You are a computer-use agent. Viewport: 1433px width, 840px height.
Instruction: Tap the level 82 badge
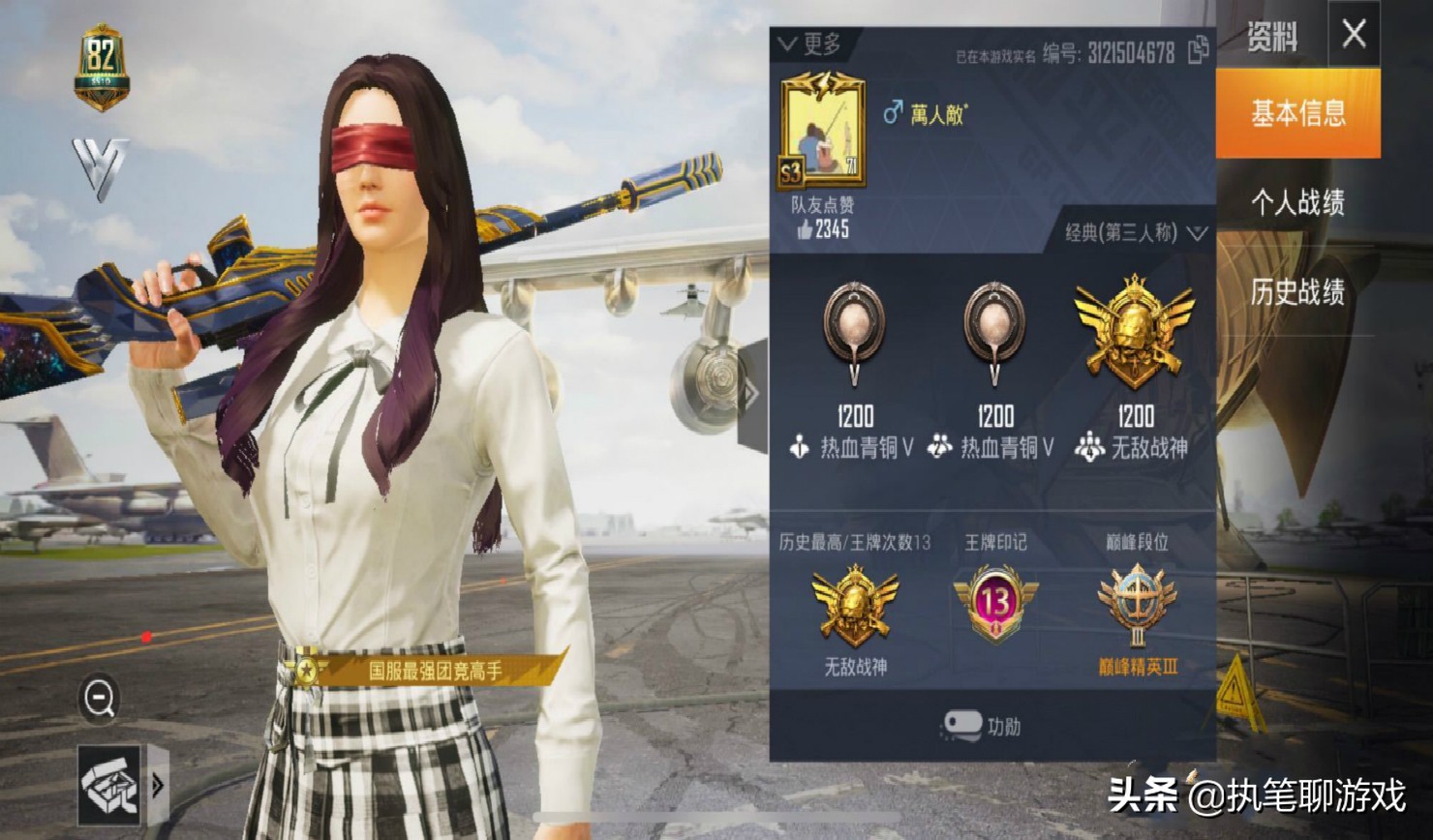click(102, 64)
